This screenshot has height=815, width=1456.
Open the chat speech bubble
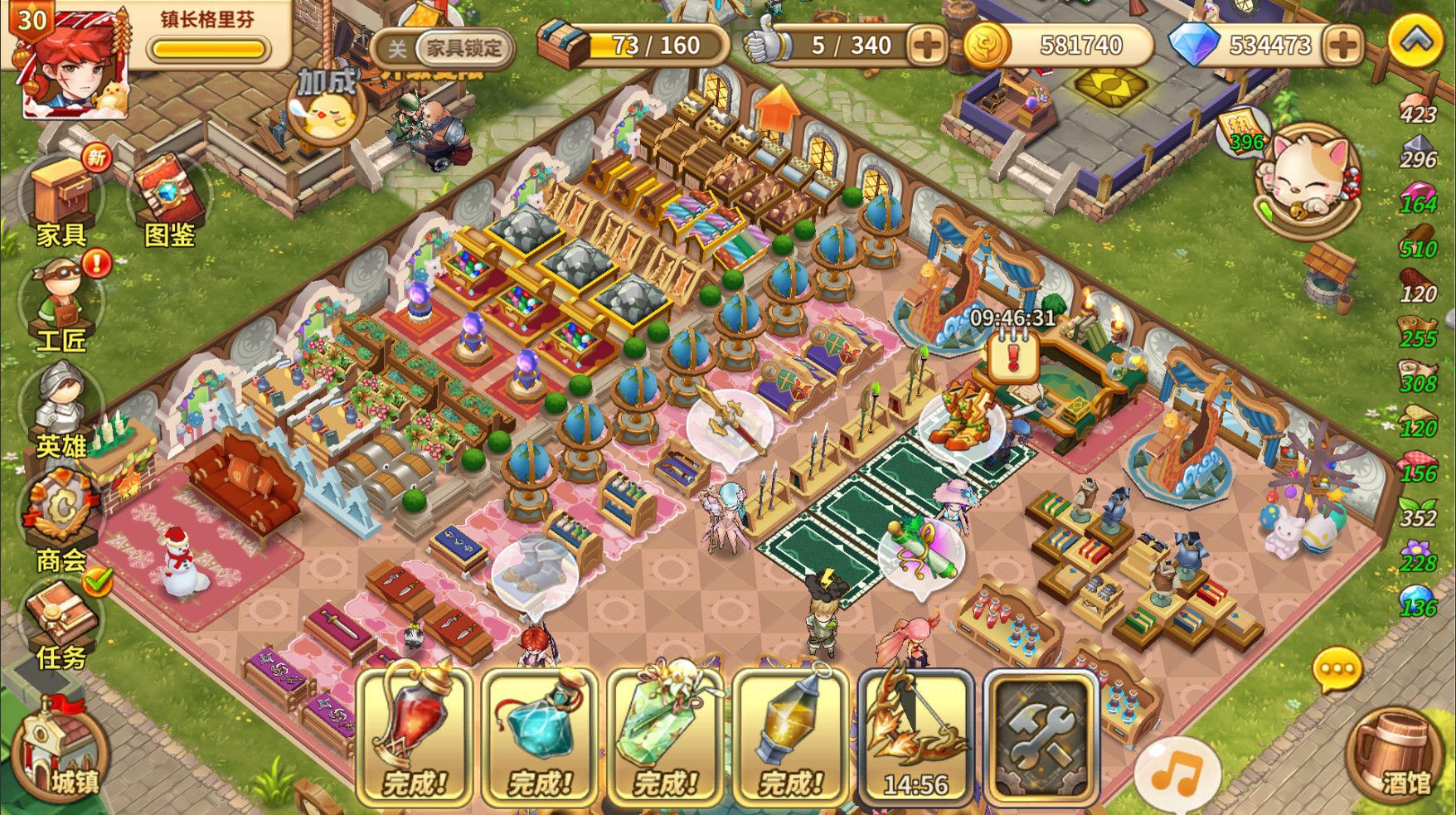coord(1337,669)
